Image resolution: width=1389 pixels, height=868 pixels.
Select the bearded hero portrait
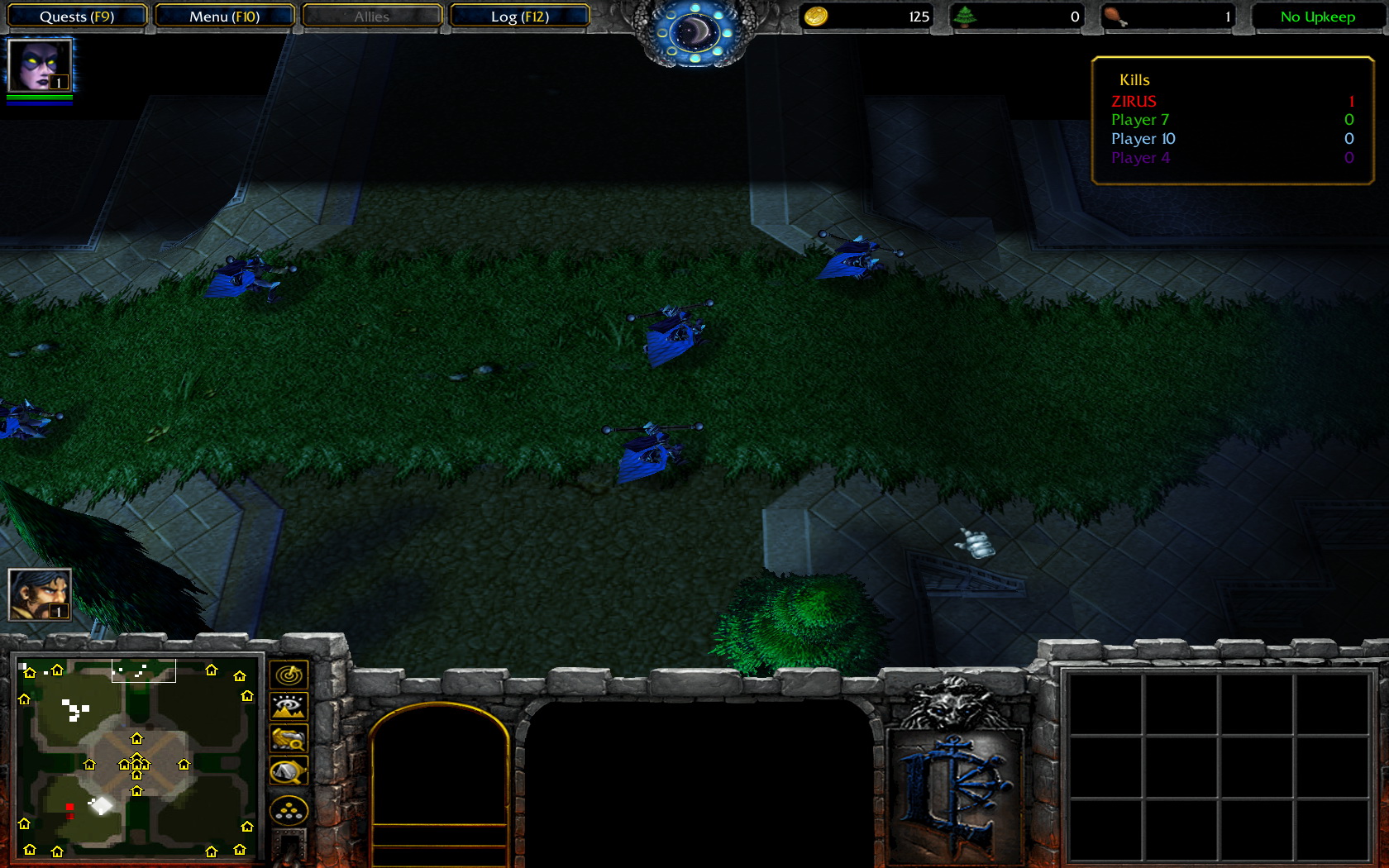click(39, 594)
